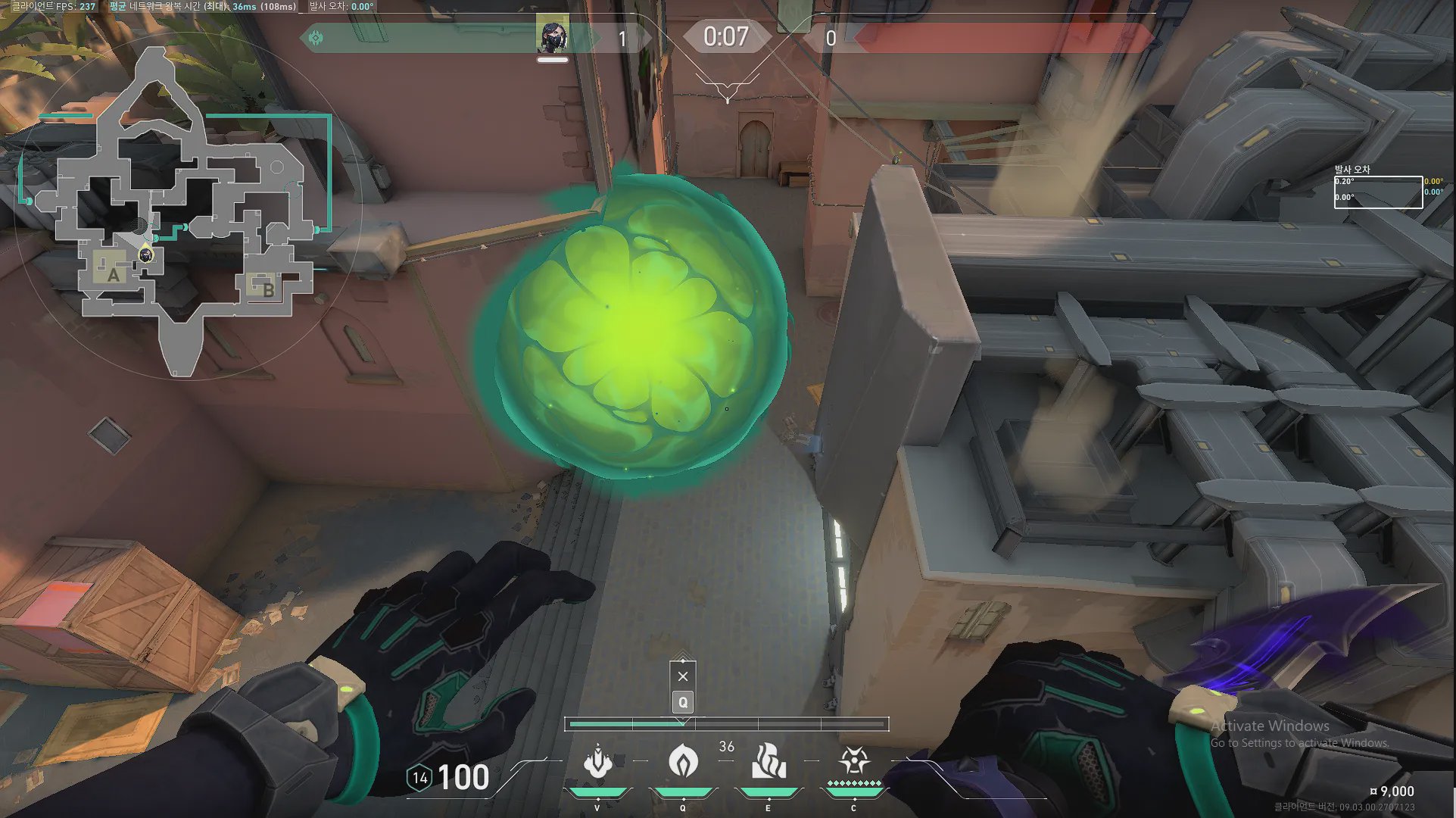Activate the Snake Bite ability icon
1456x818 pixels.
point(853,761)
